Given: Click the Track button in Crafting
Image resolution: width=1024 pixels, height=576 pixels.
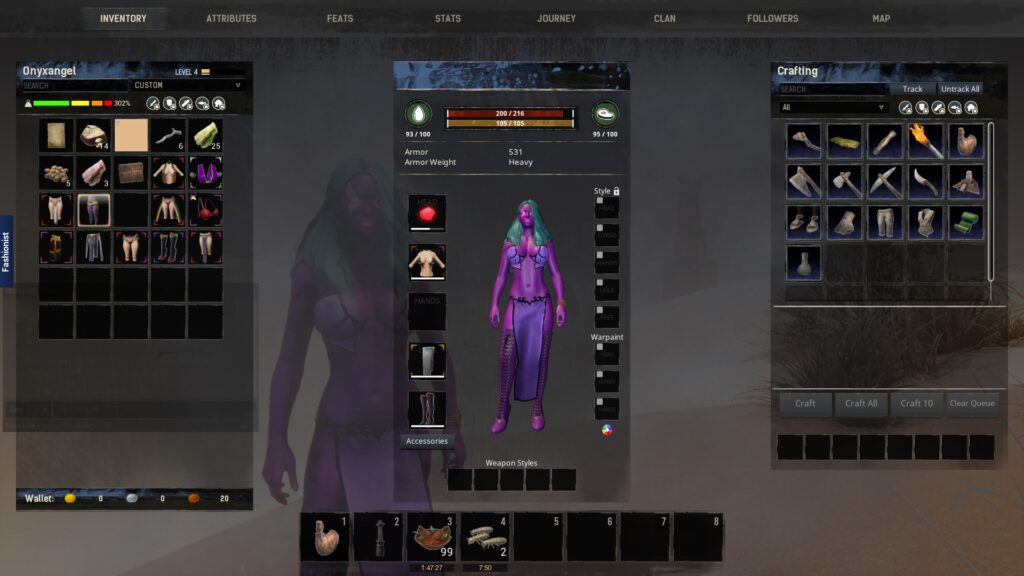Looking at the screenshot, I should [912, 89].
